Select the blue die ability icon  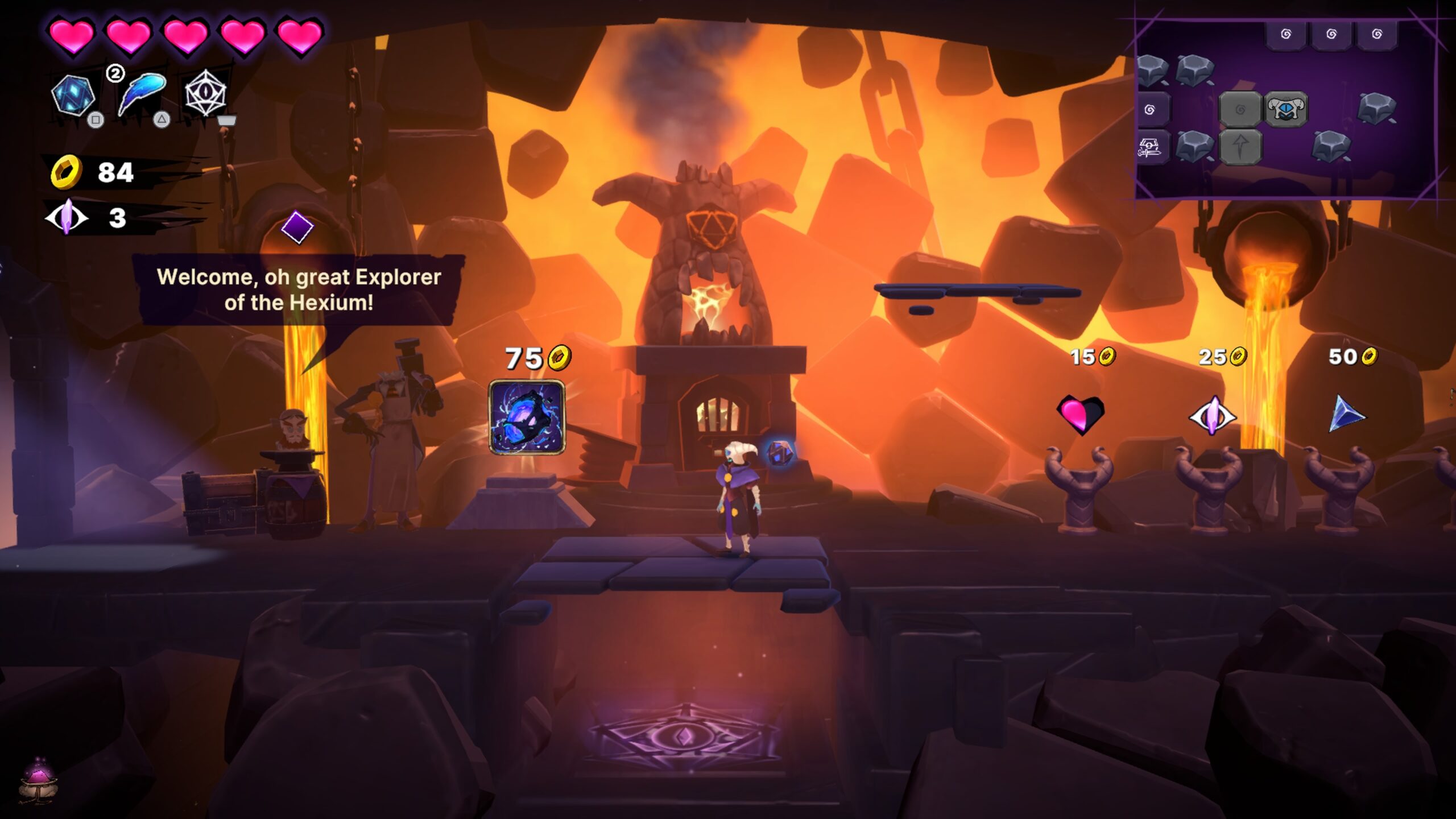coord(73,95)
